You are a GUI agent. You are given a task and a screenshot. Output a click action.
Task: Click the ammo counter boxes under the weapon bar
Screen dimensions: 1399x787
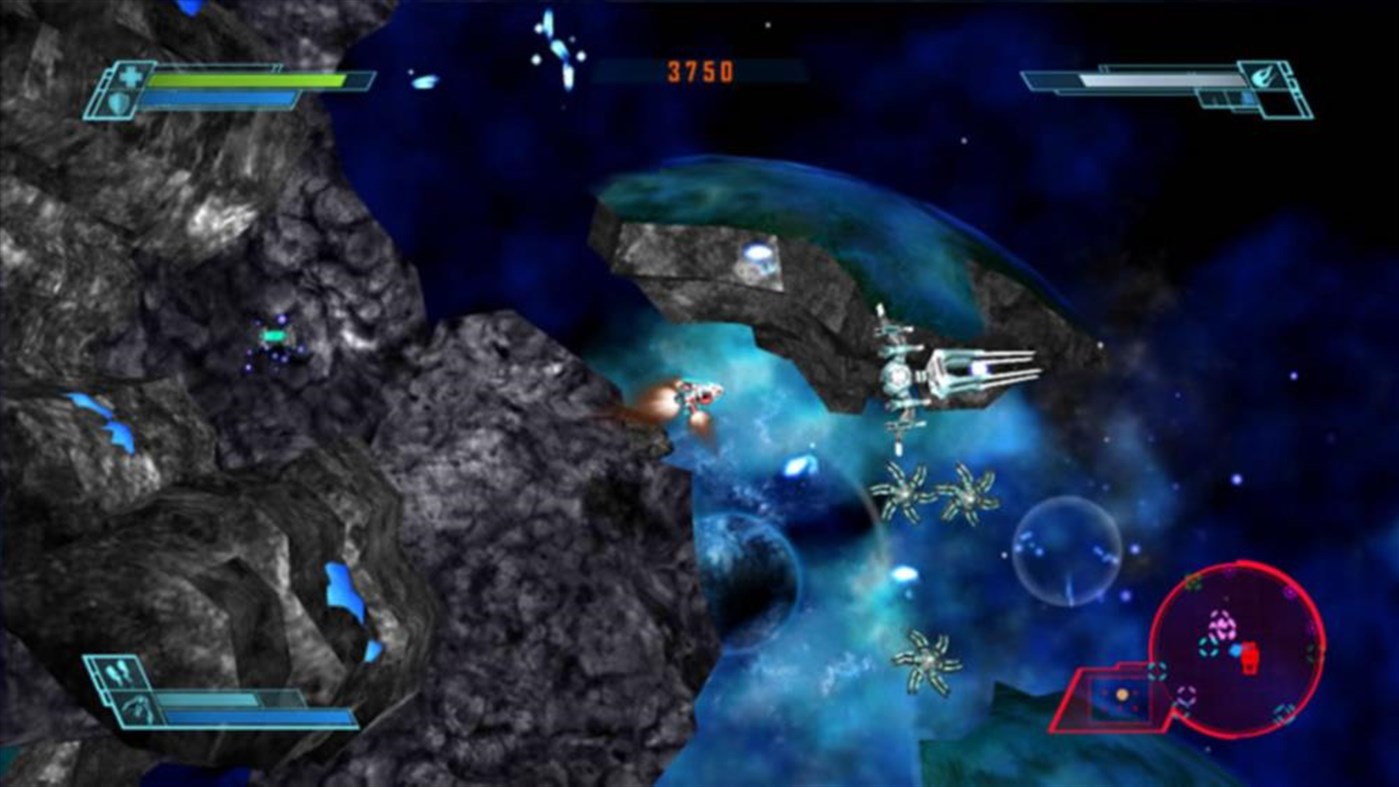[x=1224, y=99]
